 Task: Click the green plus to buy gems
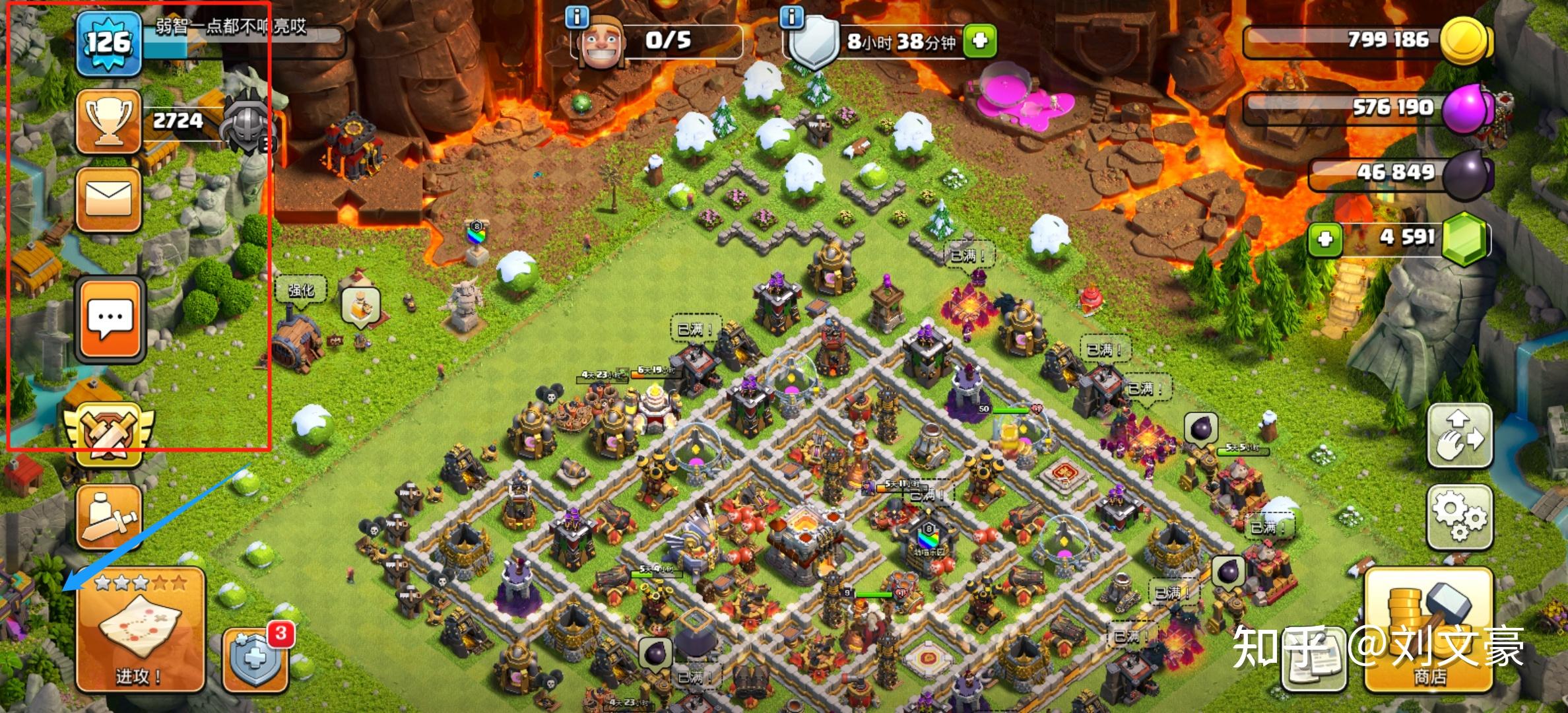click(1324, 239)
